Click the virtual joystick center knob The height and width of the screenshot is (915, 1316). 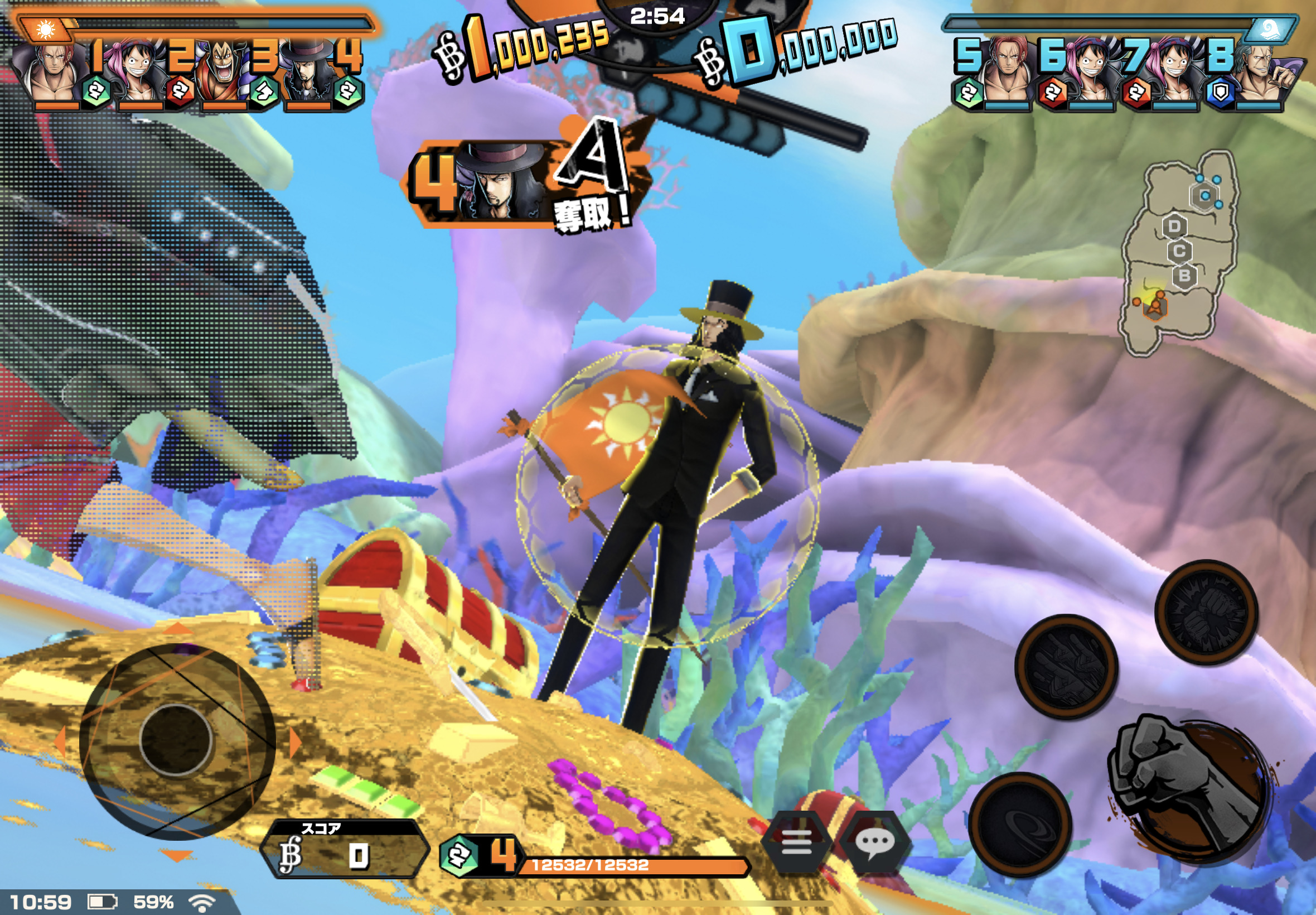point(176,740)
